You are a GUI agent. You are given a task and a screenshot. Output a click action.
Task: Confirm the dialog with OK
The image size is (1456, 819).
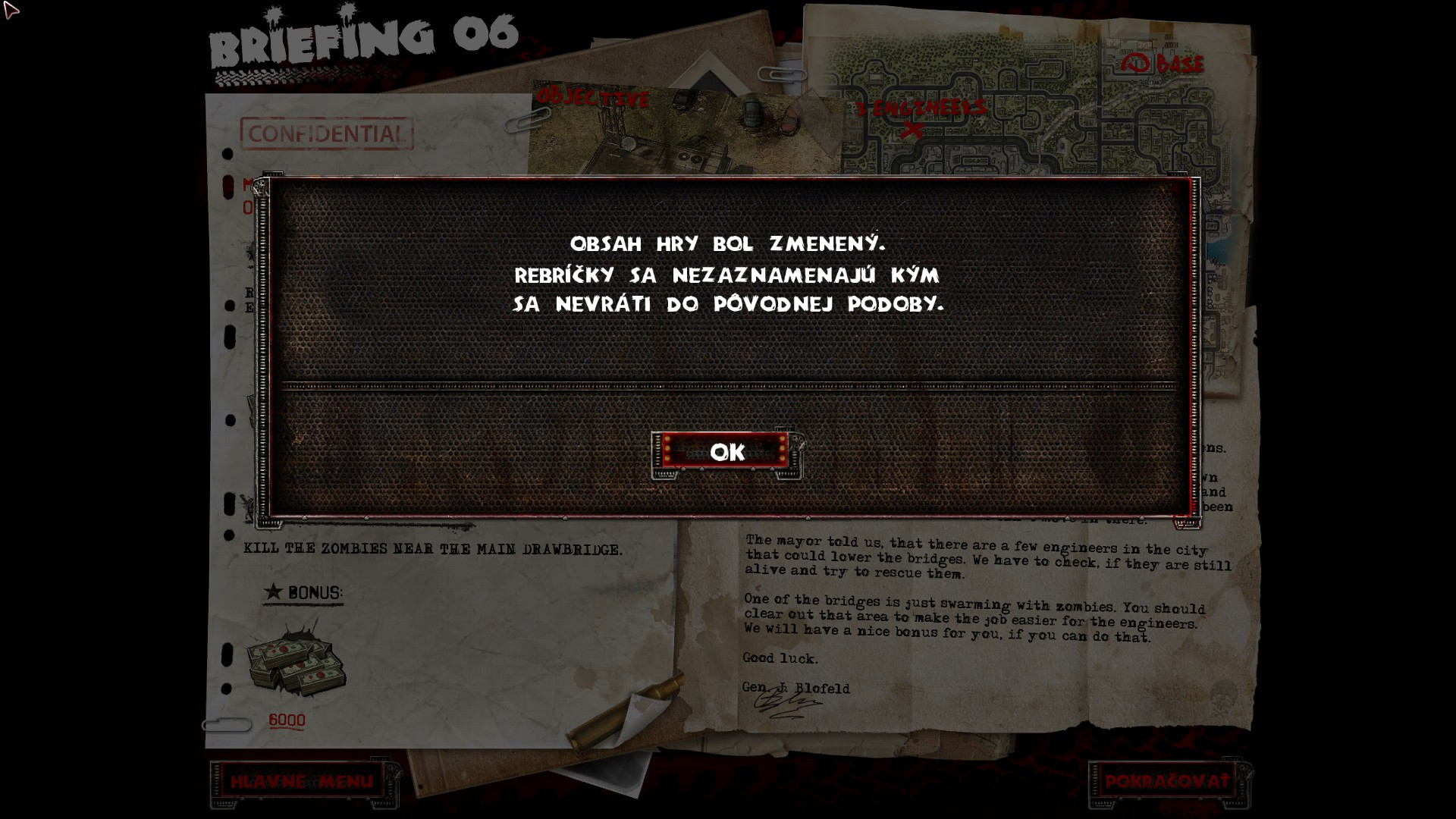pyautogui.click(x=727, y=453)
